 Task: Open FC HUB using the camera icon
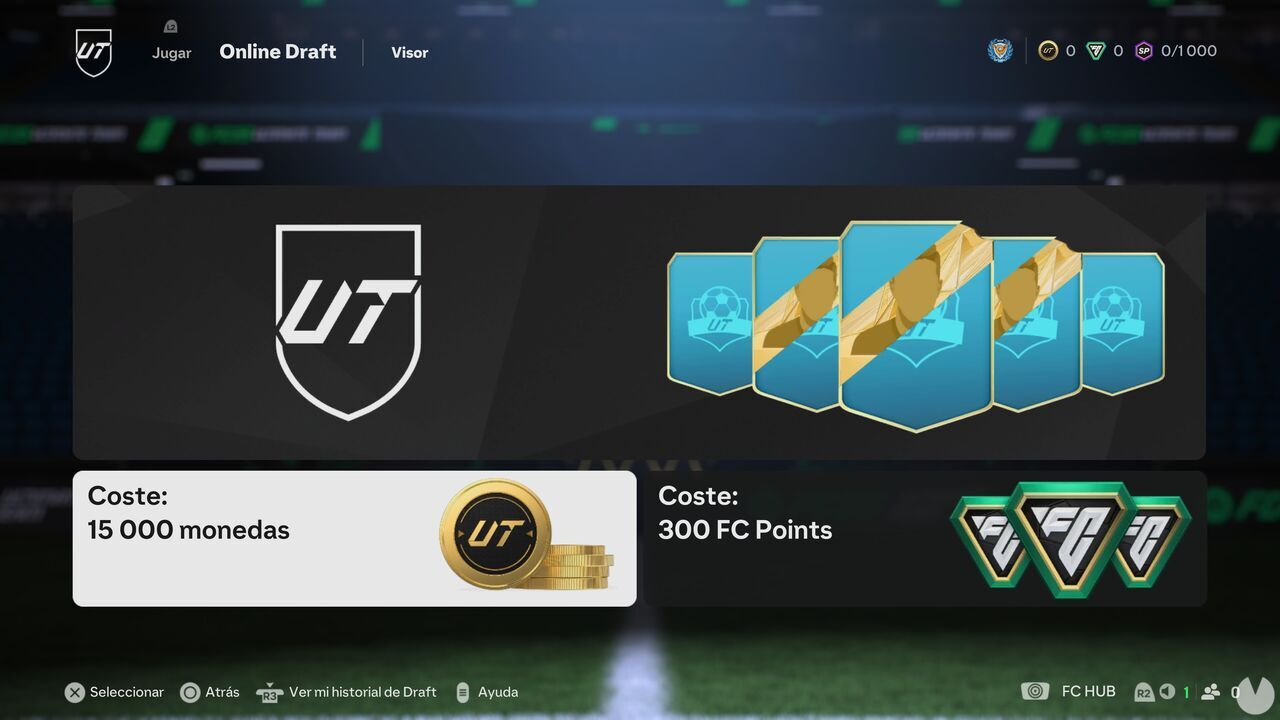point(1035,691)
